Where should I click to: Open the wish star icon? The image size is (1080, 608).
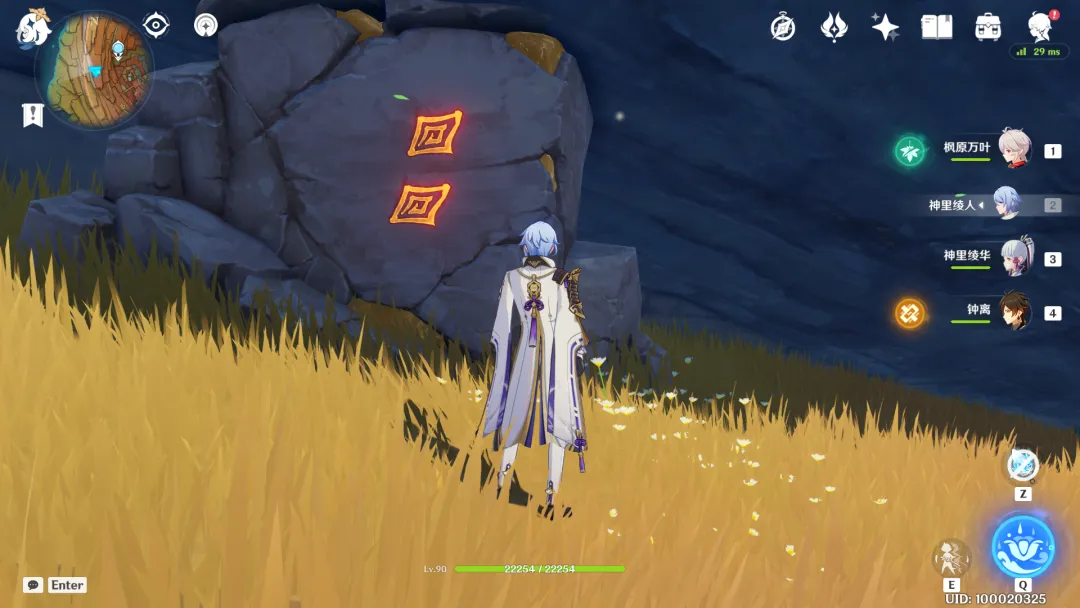coord(885,27)
